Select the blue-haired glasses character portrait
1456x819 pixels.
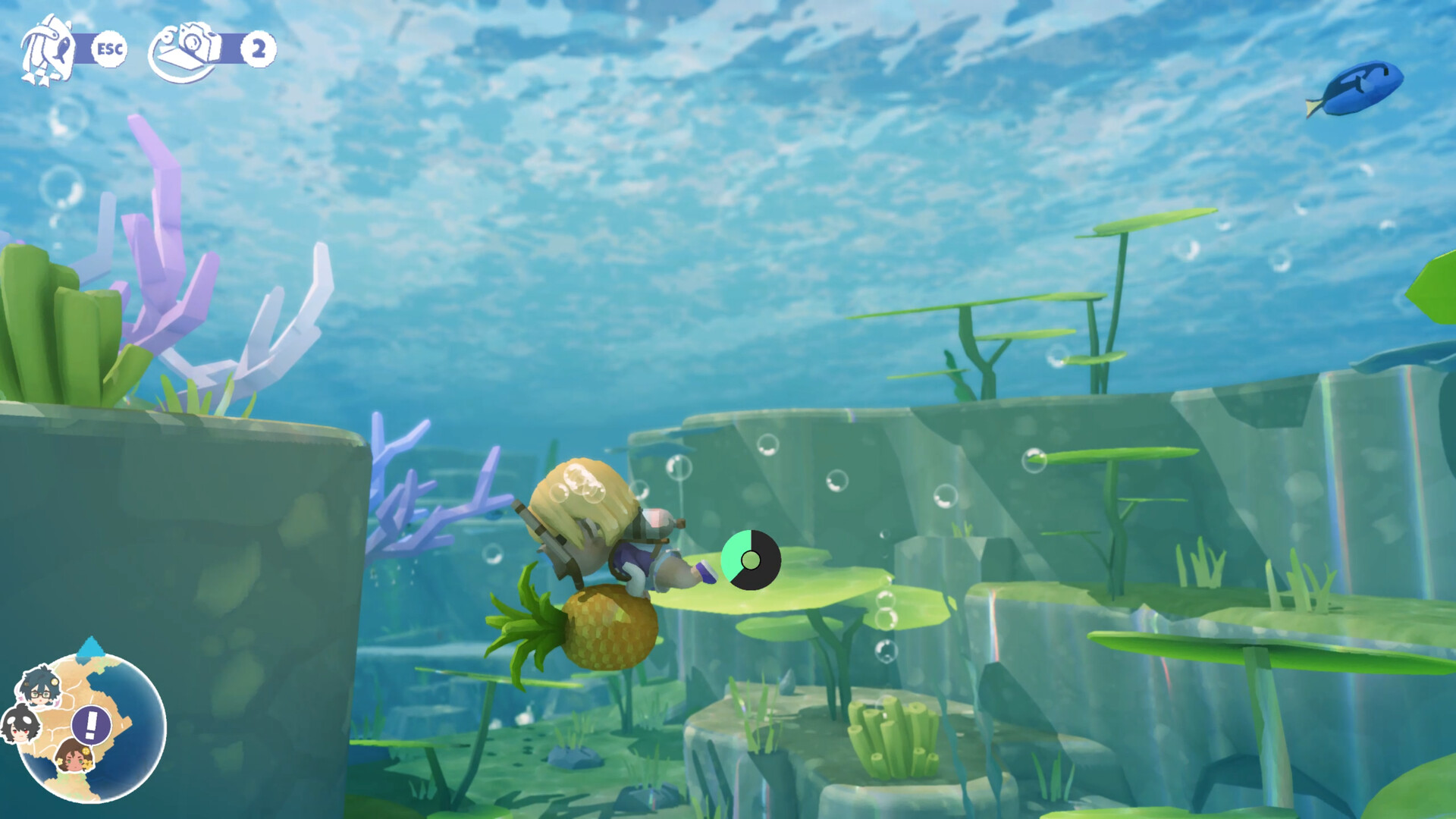coord(42,690)
